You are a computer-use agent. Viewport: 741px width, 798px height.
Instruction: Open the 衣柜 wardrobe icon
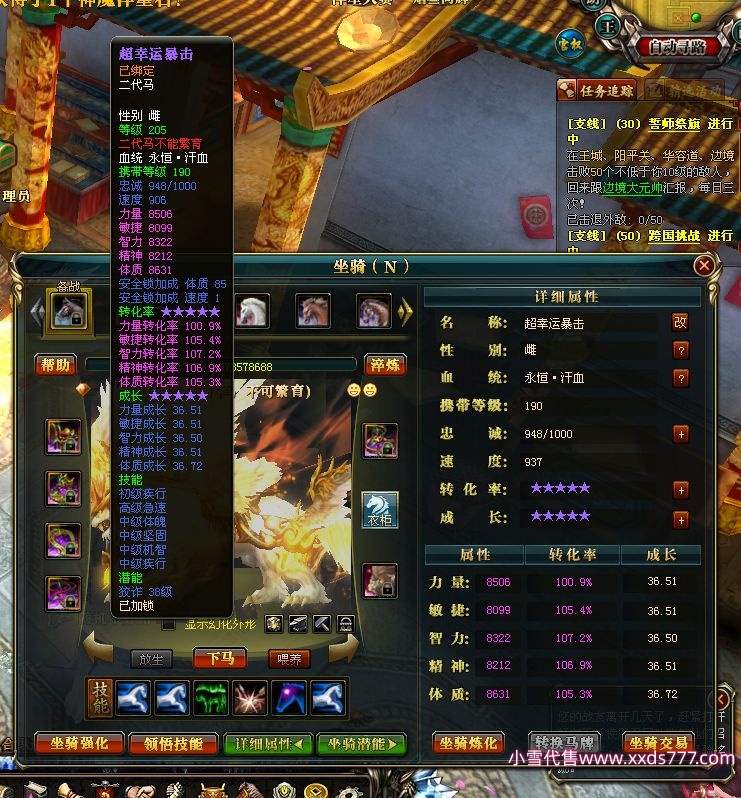tap(380, 510)
